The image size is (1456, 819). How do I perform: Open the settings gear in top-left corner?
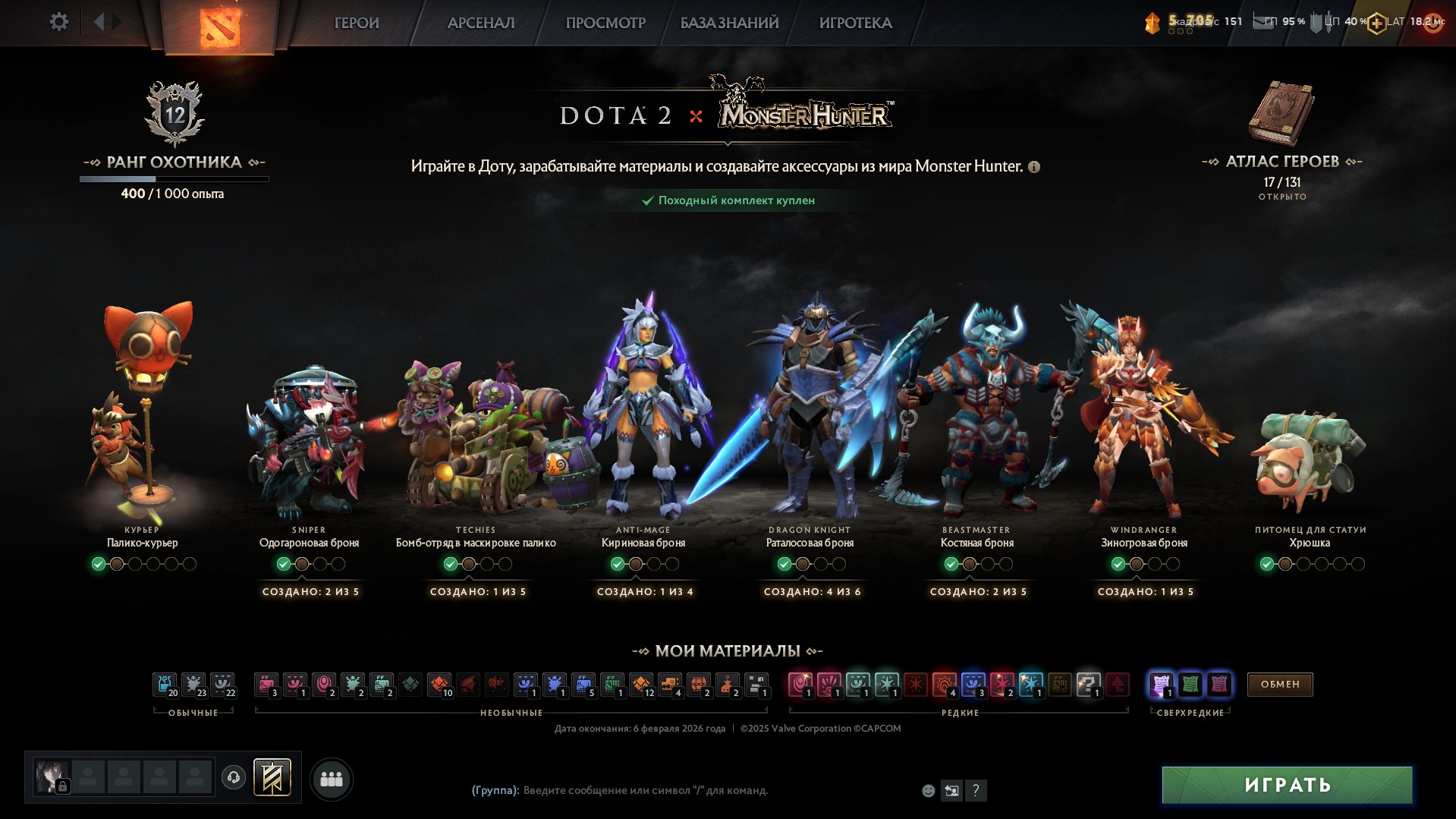tap(59, 22)
